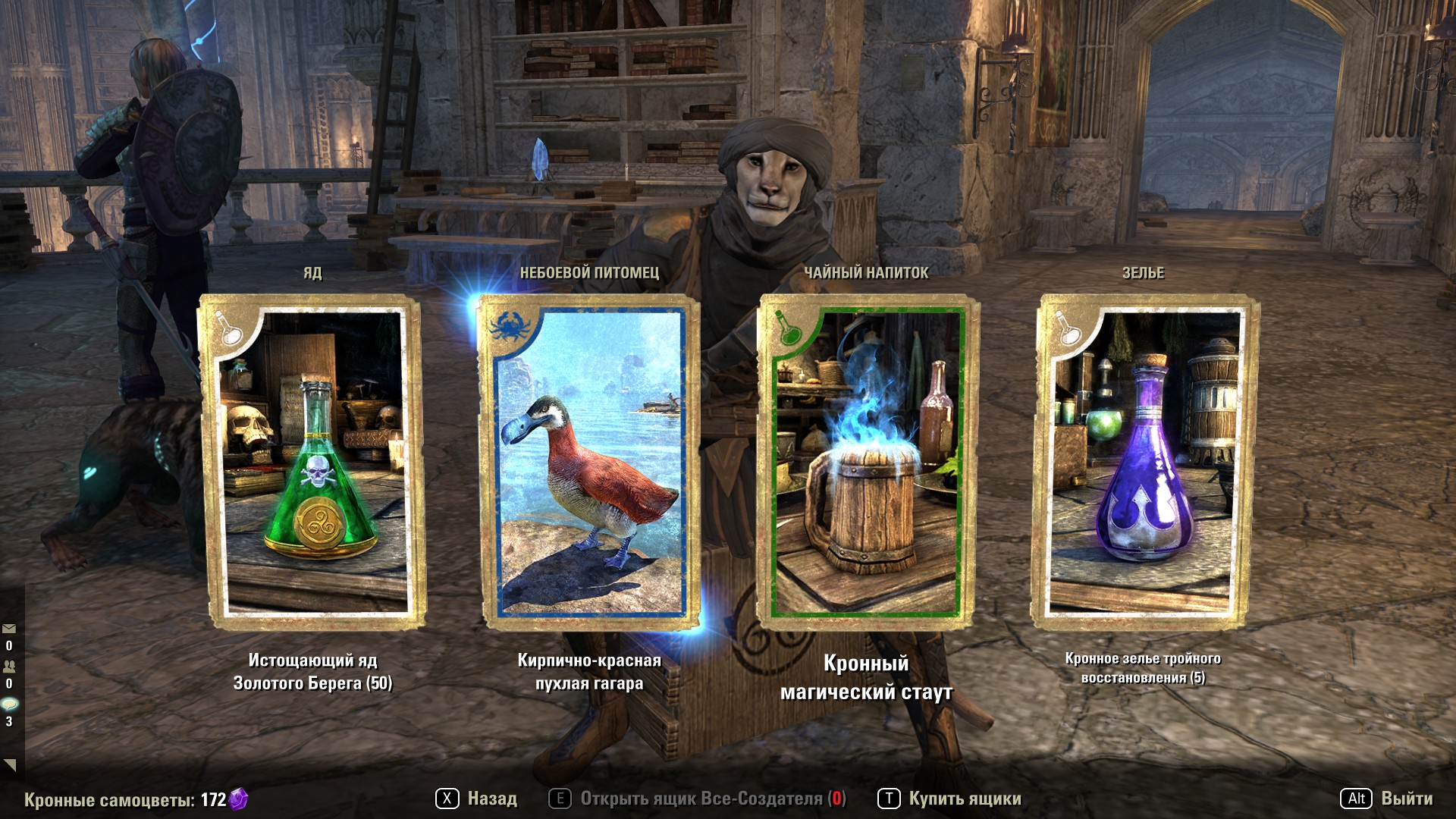Go back with the Назад button

[x=477, y=799]
